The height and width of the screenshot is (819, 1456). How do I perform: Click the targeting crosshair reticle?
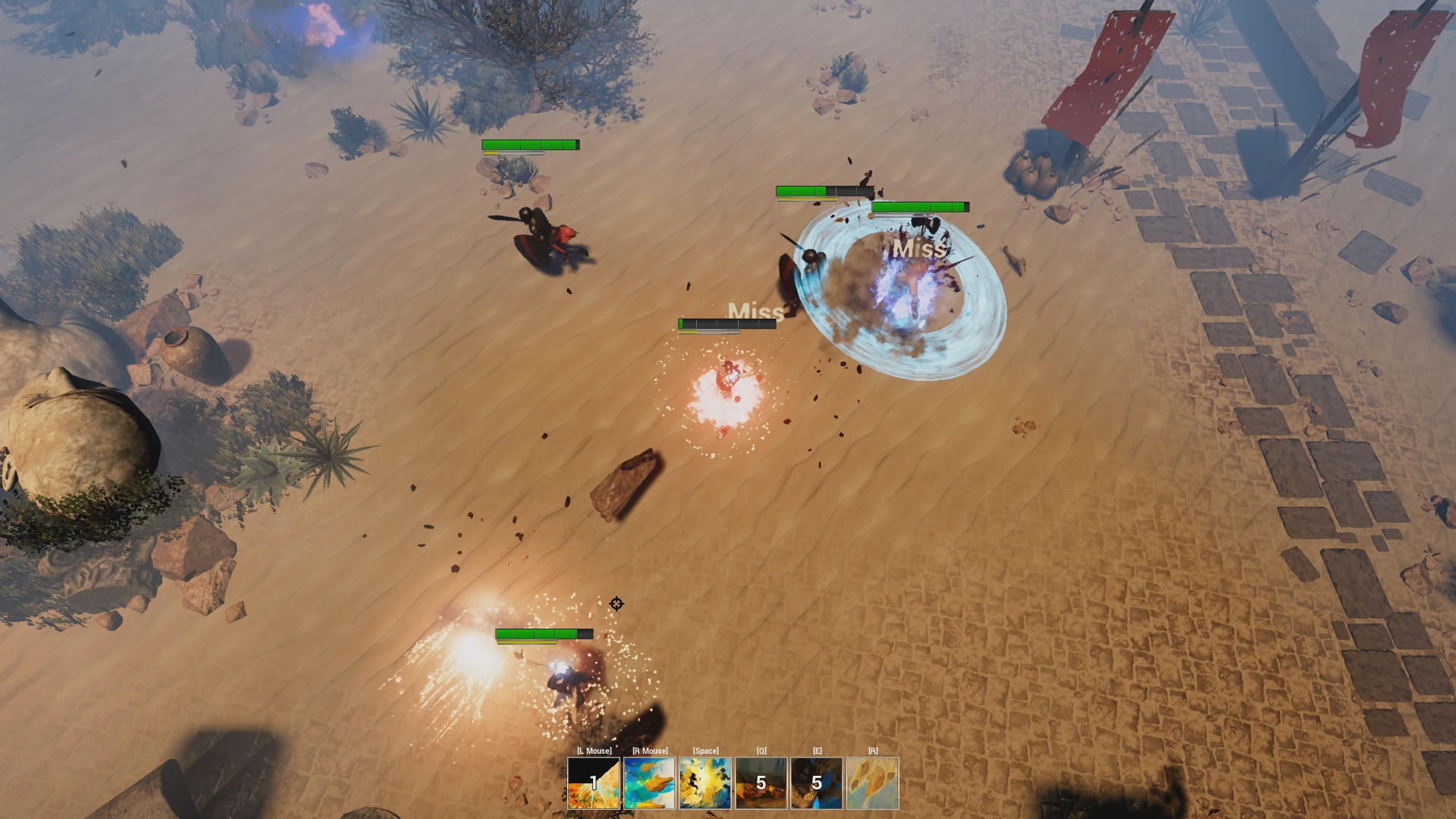click(x=616, y=603)
